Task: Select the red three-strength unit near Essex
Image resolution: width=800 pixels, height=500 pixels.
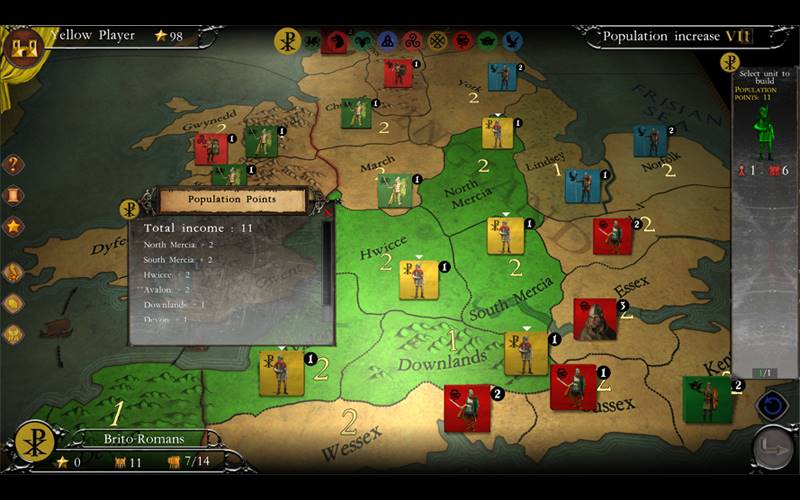Action: pos(595,319)
